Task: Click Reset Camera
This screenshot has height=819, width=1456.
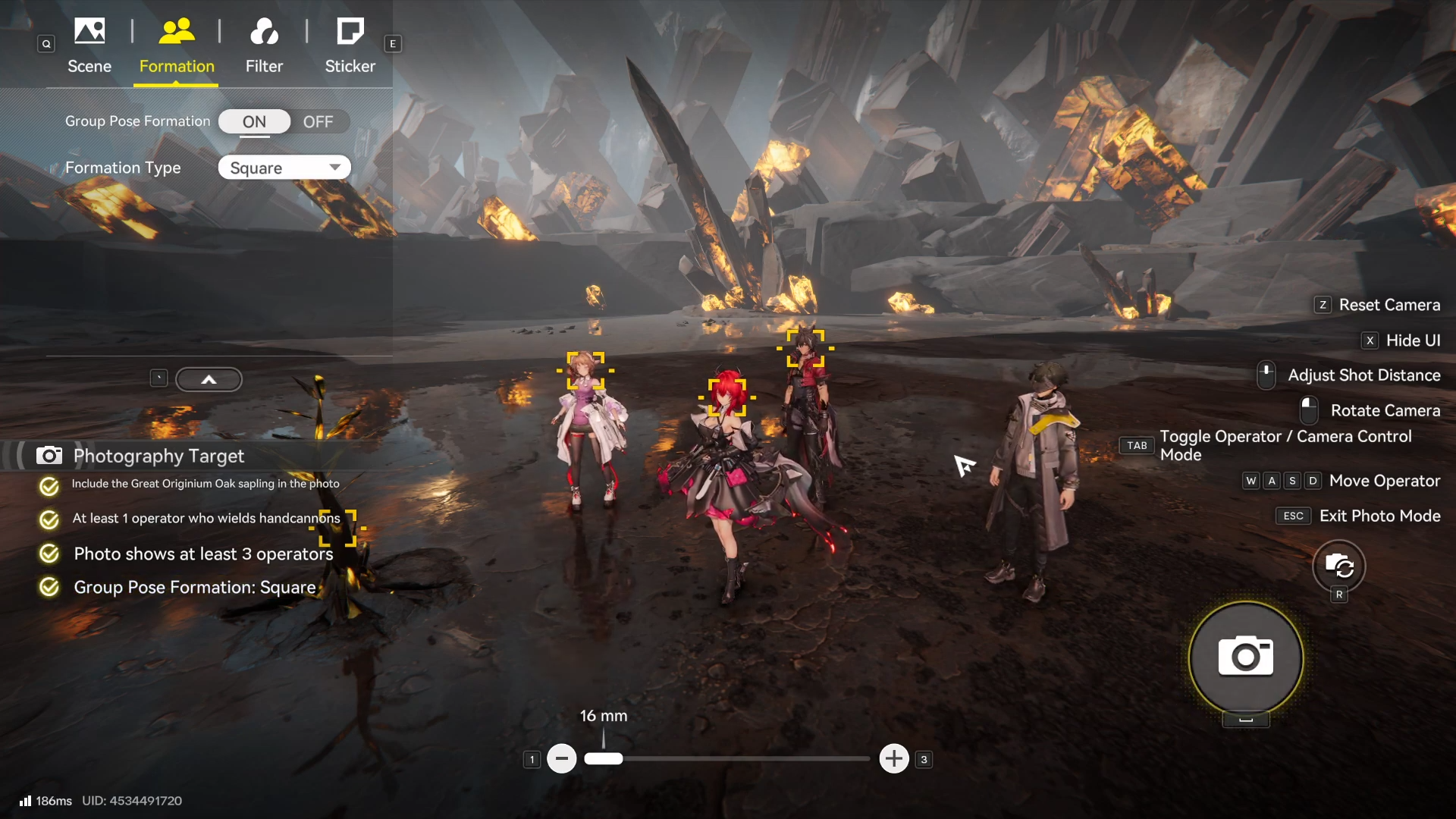Action: coord(1389,305)
